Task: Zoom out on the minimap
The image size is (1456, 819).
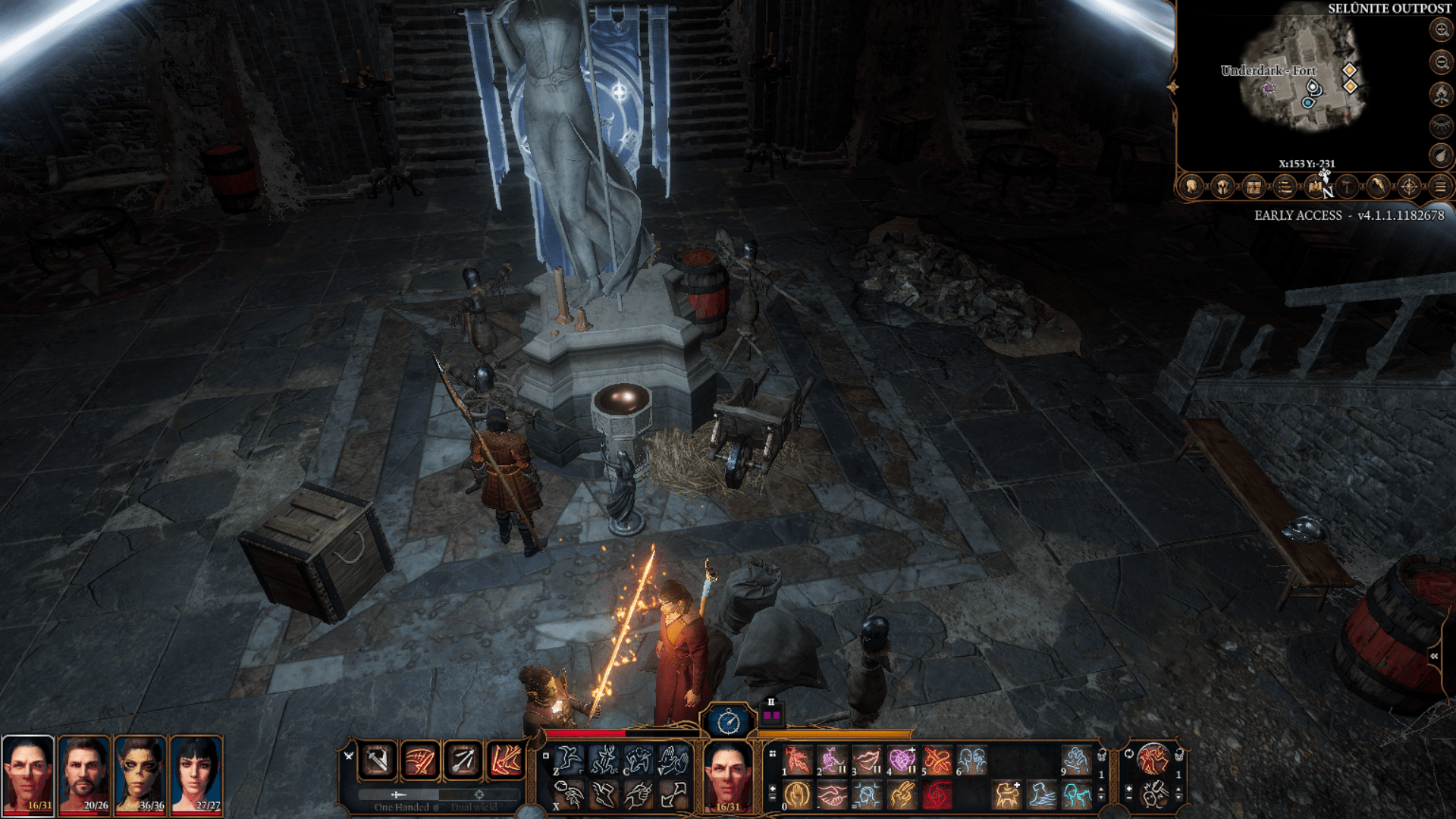Action: tap(1441, 62)
